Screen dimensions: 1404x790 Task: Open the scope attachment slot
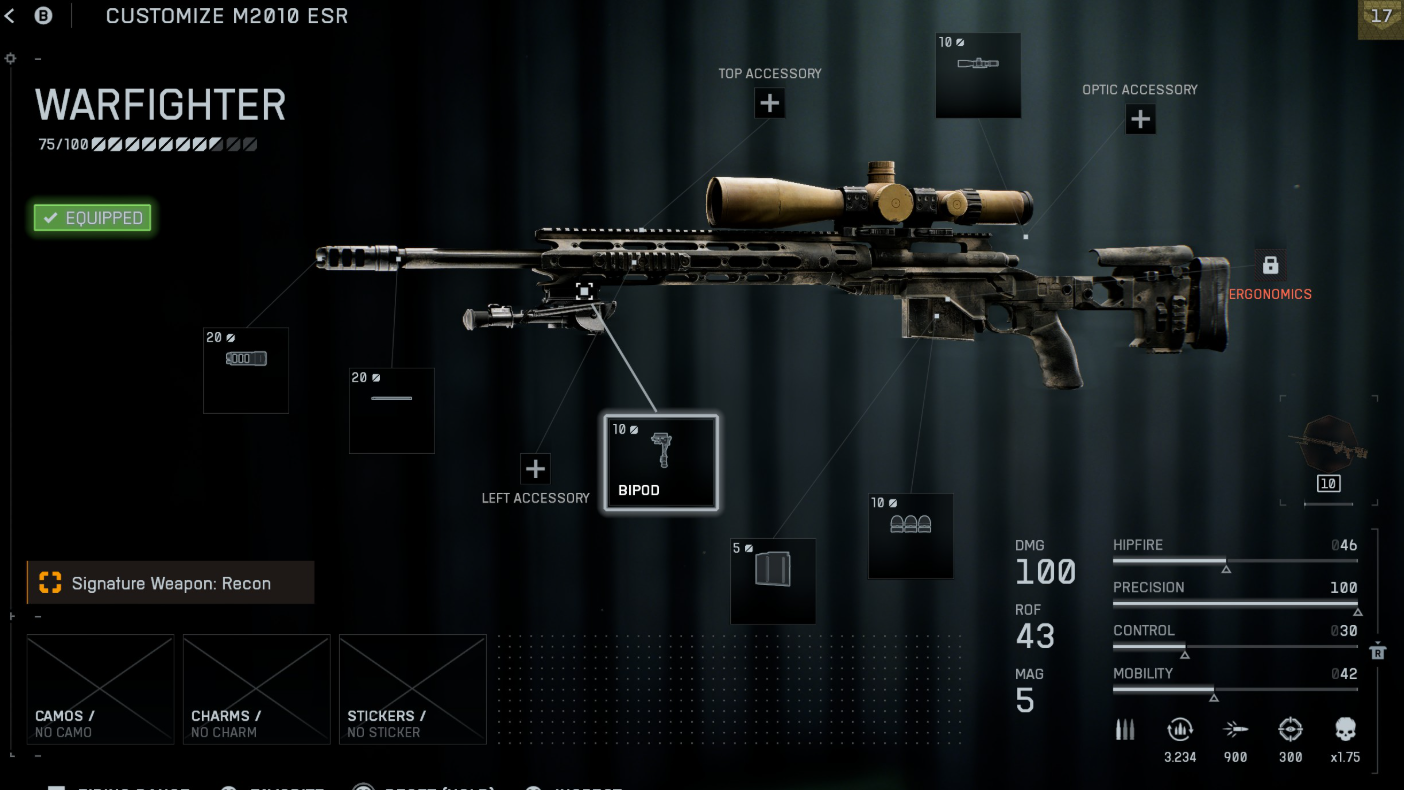(978, 75)
